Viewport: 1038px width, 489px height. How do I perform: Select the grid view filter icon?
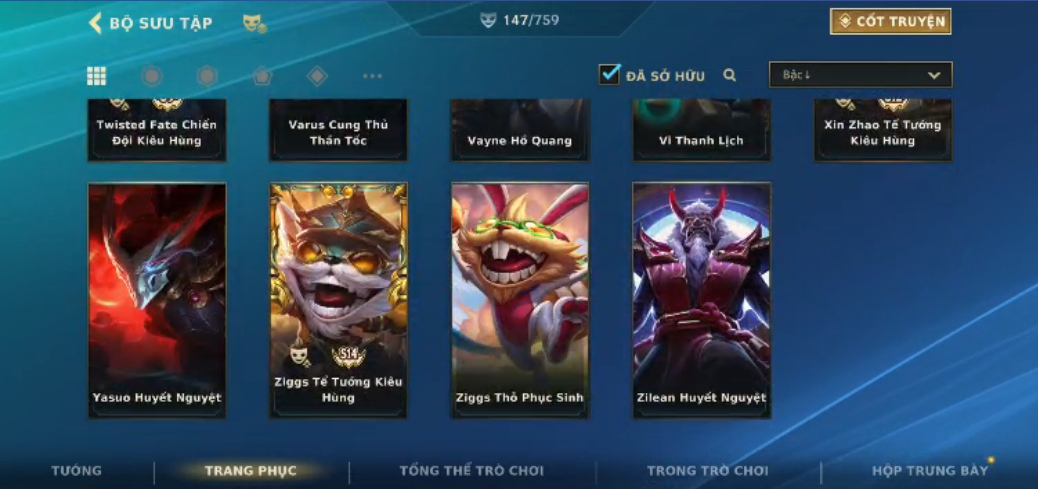pos(97,76)
